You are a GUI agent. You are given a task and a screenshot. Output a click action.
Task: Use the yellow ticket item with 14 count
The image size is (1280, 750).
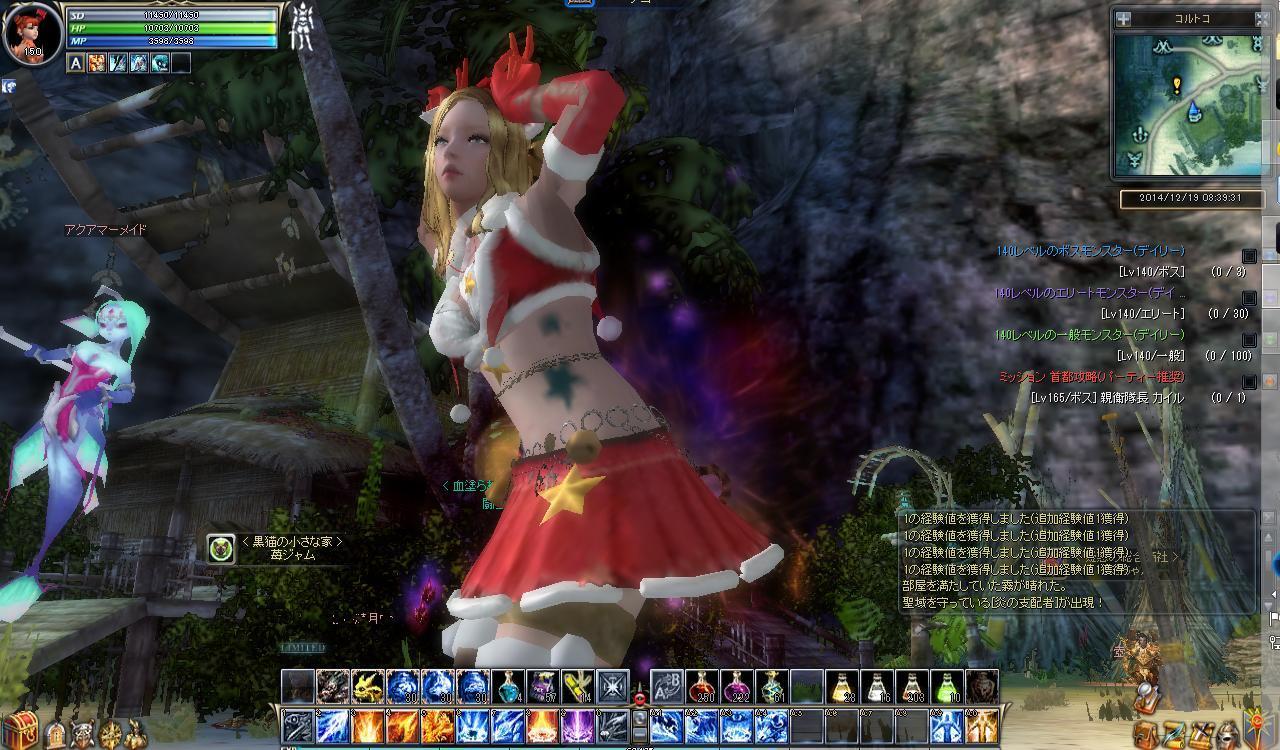[578, 687]
